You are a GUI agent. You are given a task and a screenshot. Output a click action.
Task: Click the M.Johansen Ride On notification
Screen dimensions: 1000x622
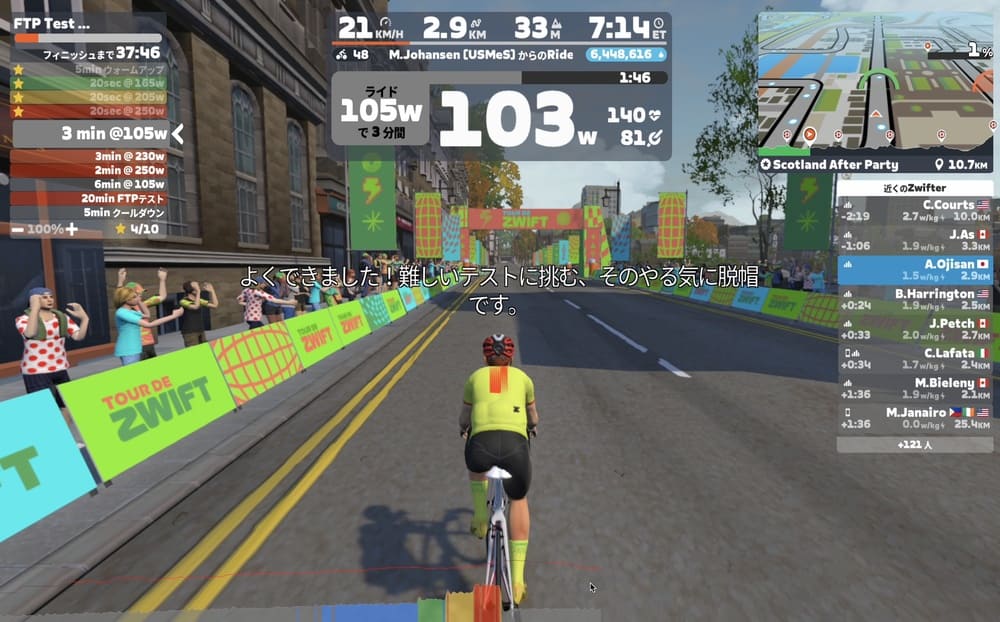480,55
